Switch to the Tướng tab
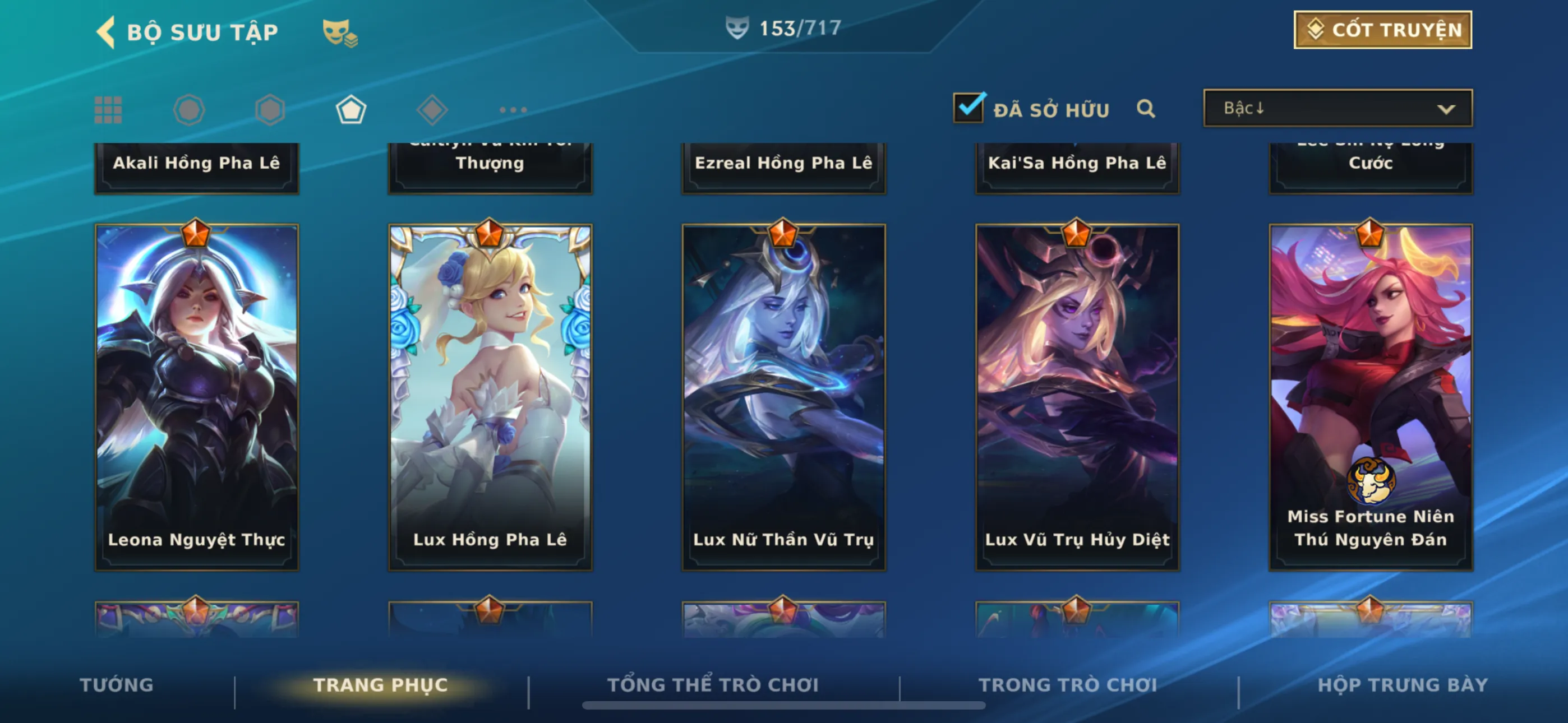 pyautogui.click(x=116, y=685)
